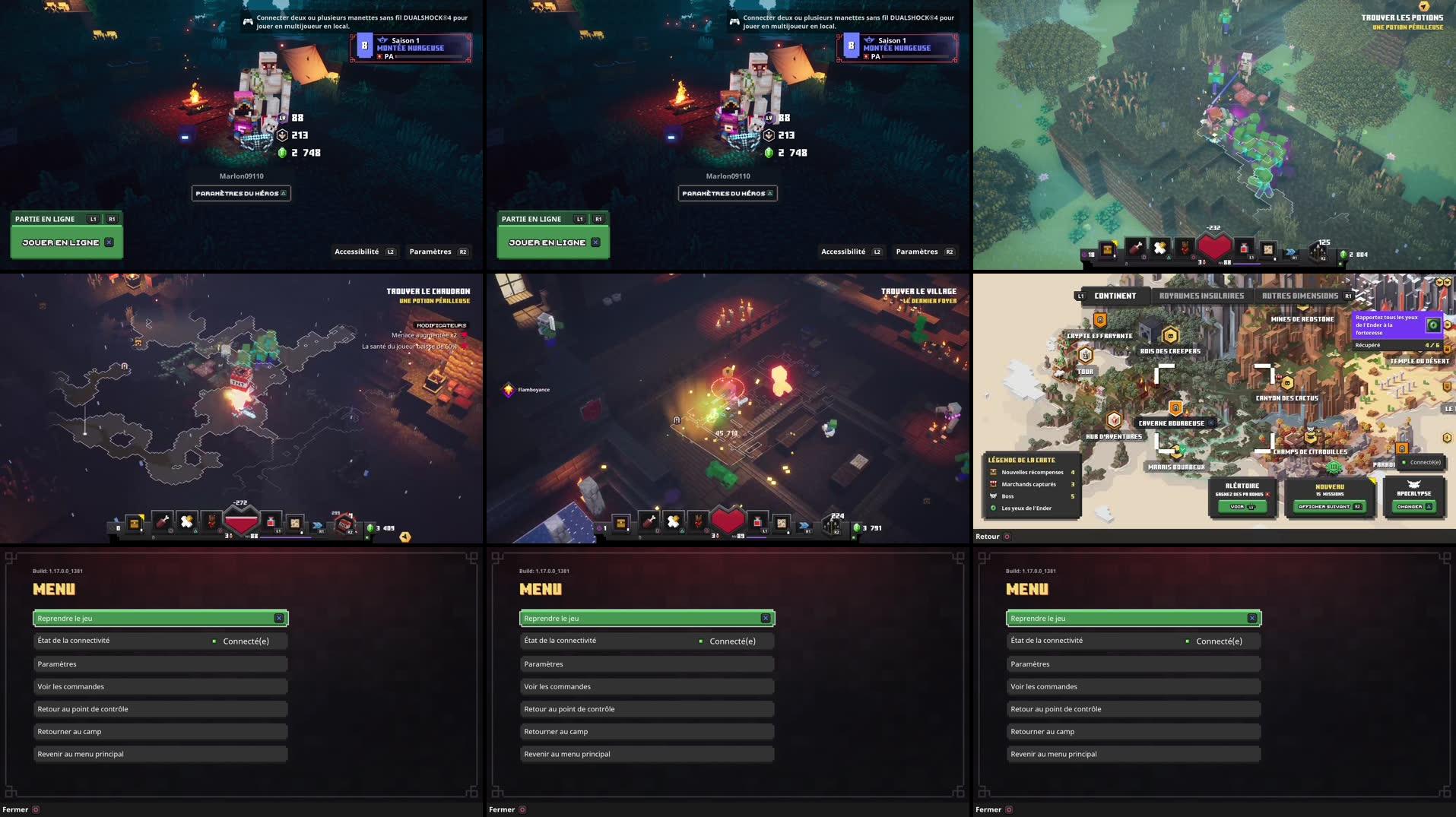1456x817 pixels.
Task: Click the Connecté(e) status indicator on the map
Action: point(1423,462)
